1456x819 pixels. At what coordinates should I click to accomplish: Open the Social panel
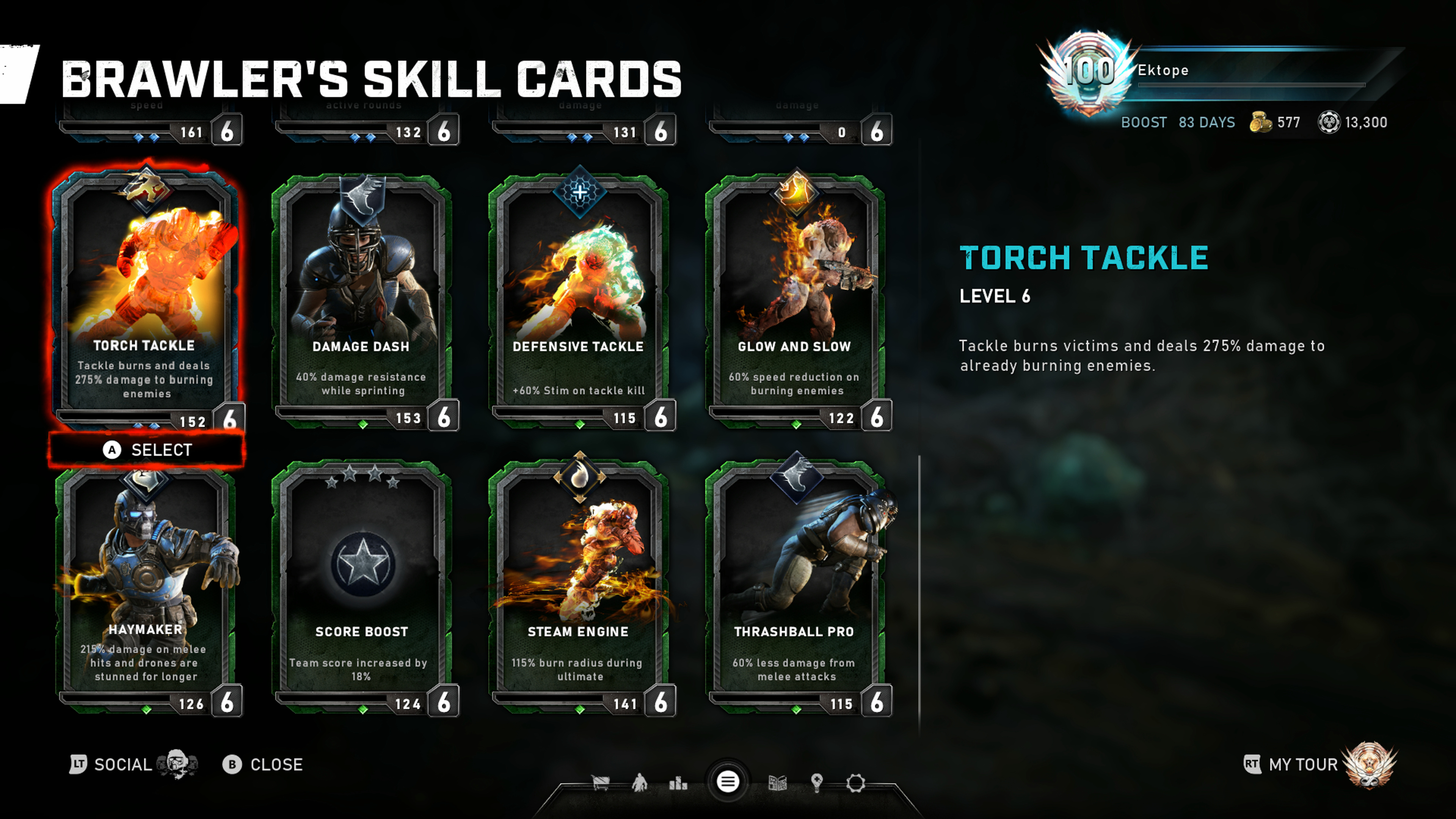[x=121, y=764]
